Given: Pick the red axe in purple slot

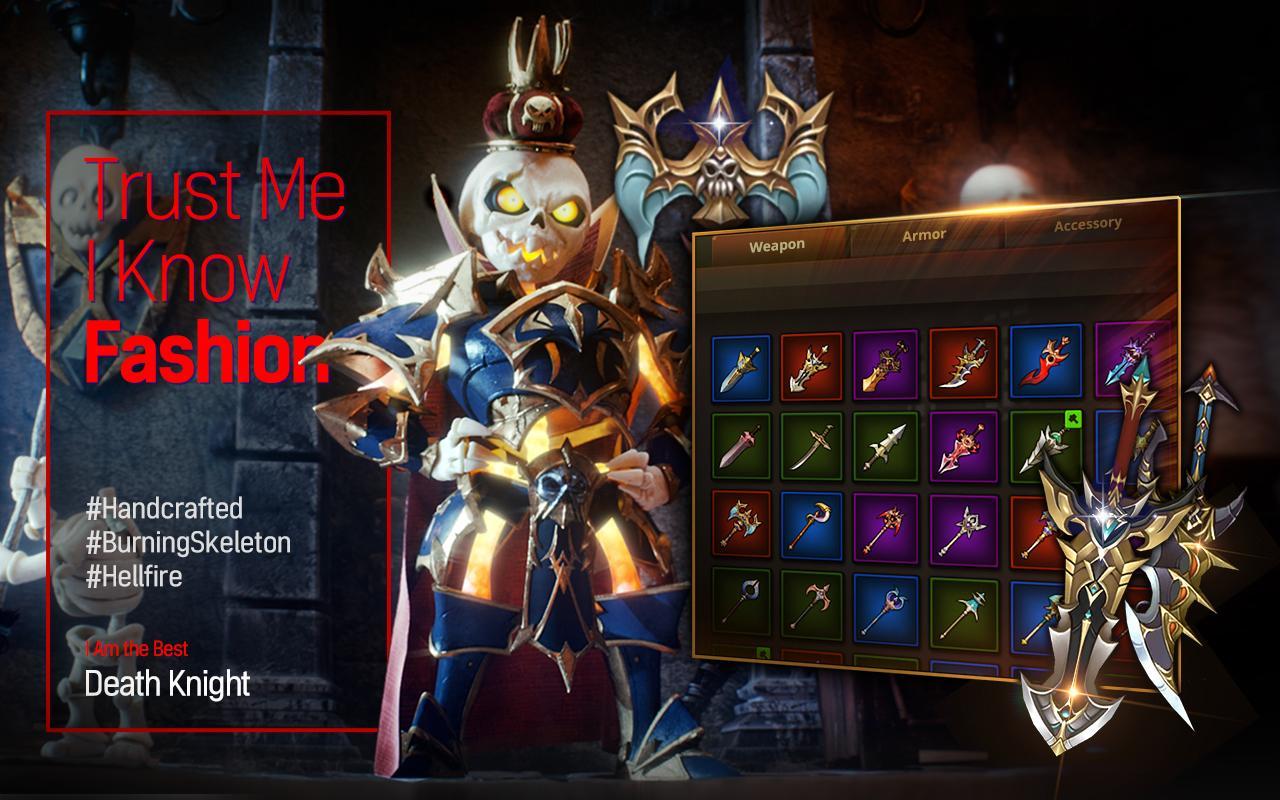Looking at the screenshot, I should [886, 526].
